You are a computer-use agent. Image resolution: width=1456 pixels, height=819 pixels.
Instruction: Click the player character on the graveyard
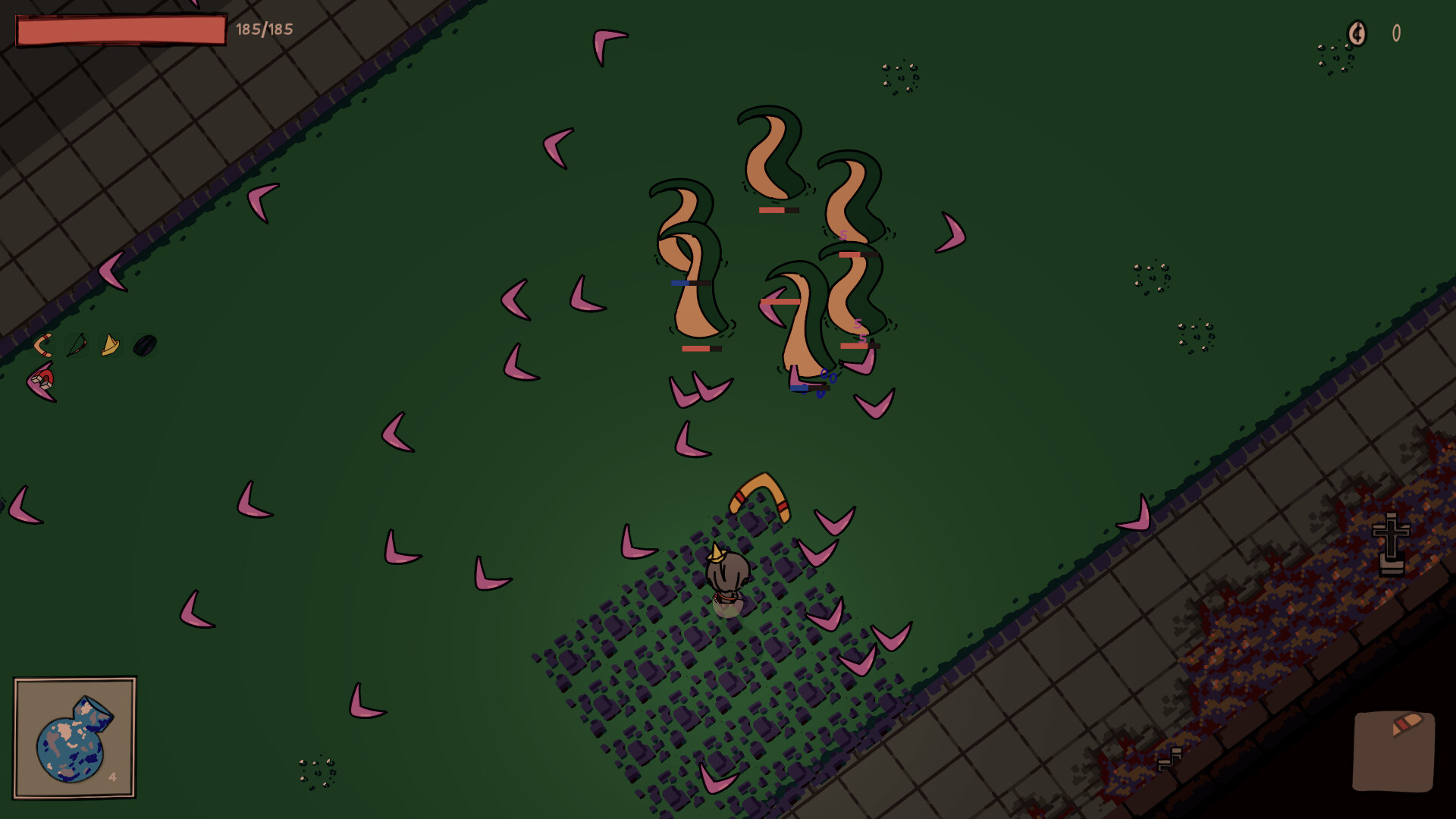(x=726, y=578)
